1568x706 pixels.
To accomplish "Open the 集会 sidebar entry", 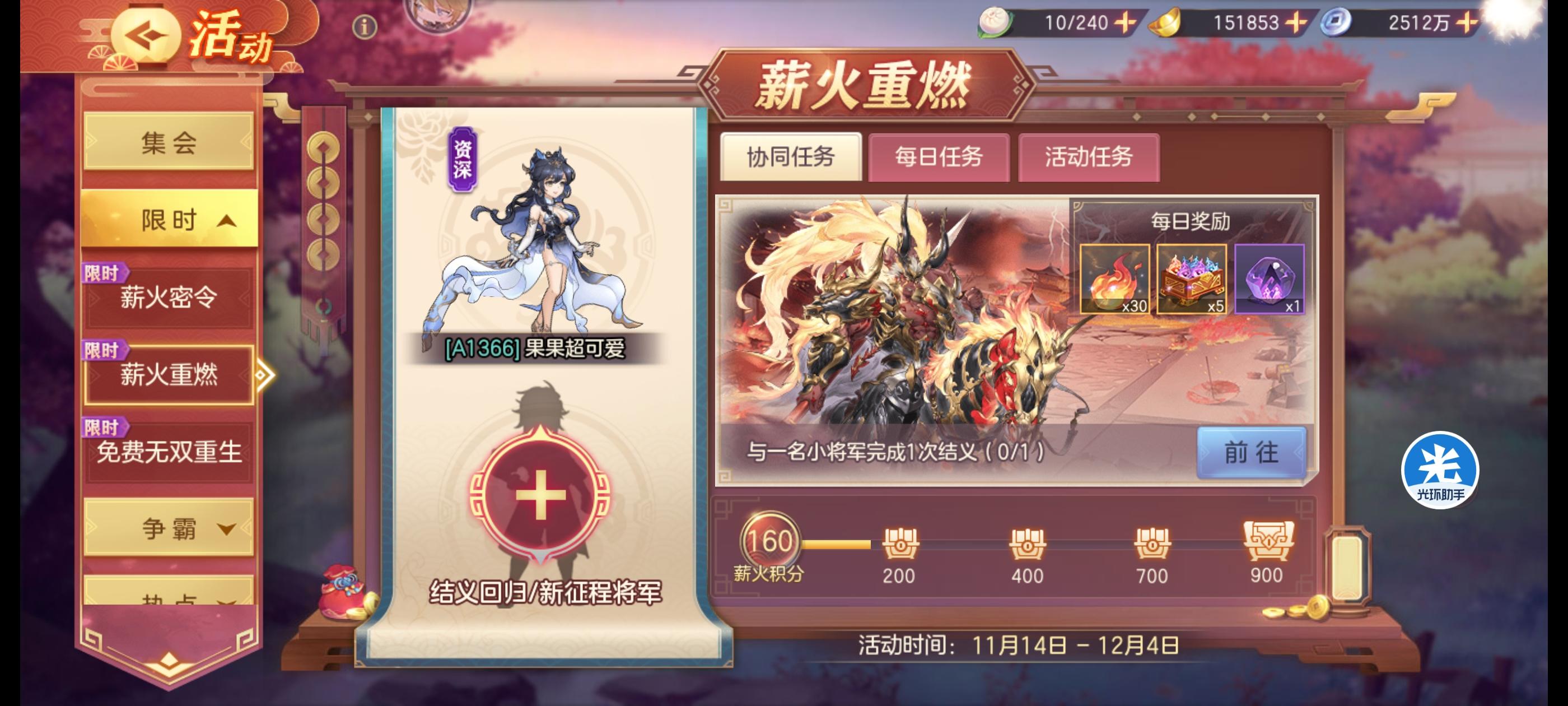I will tap(168, 141).
